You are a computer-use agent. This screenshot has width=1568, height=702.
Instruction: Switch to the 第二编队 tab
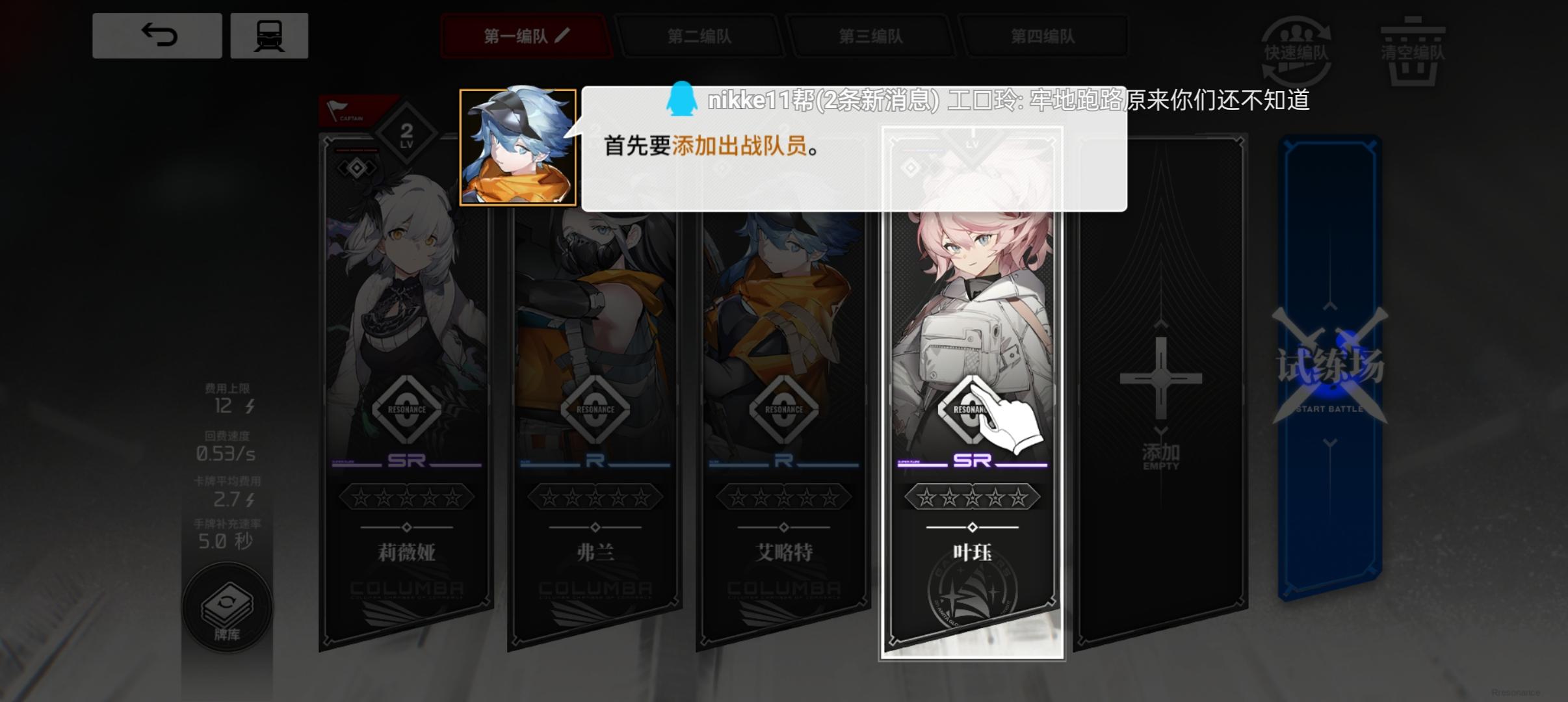700,37
